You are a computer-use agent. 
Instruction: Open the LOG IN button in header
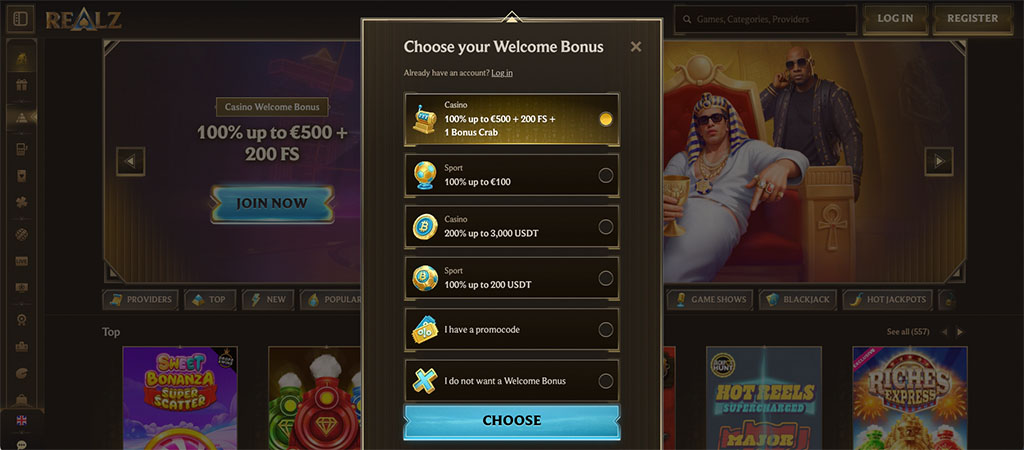[x=894, y=19]
